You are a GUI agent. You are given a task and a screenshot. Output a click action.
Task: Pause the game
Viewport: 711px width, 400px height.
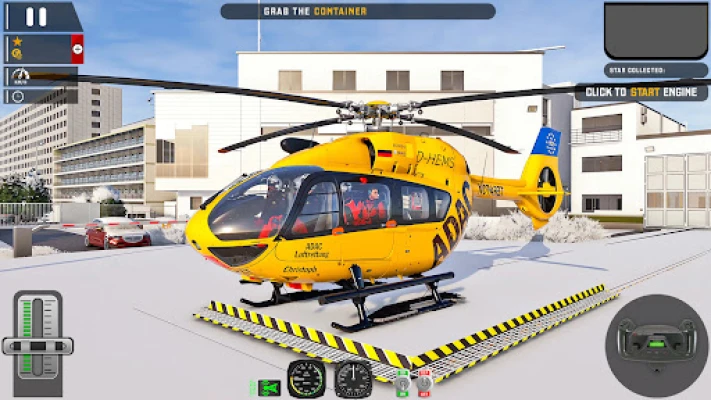coord(36,16)
